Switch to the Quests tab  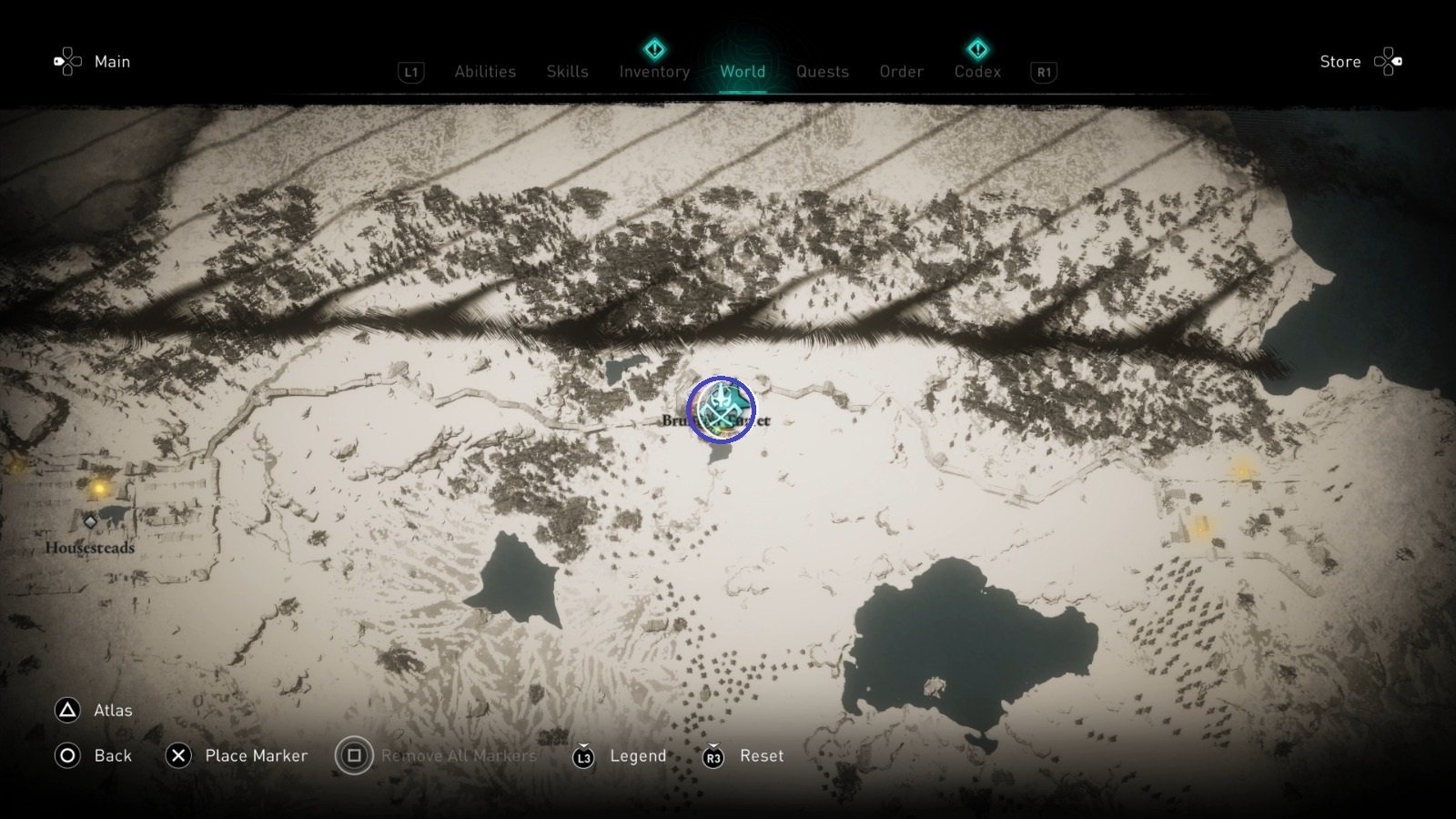[822, 71]
